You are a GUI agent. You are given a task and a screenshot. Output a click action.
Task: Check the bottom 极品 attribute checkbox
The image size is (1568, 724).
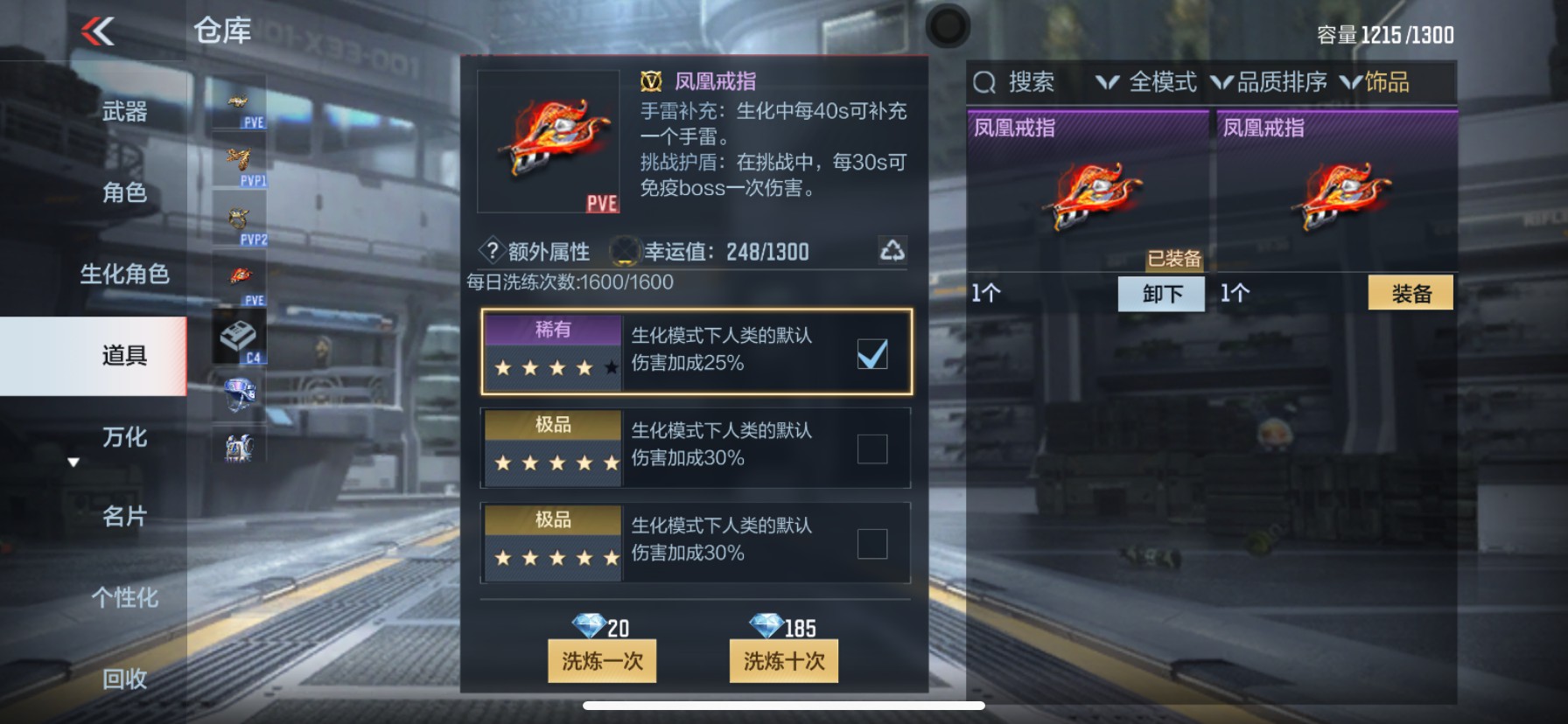(x=871, y=543)
